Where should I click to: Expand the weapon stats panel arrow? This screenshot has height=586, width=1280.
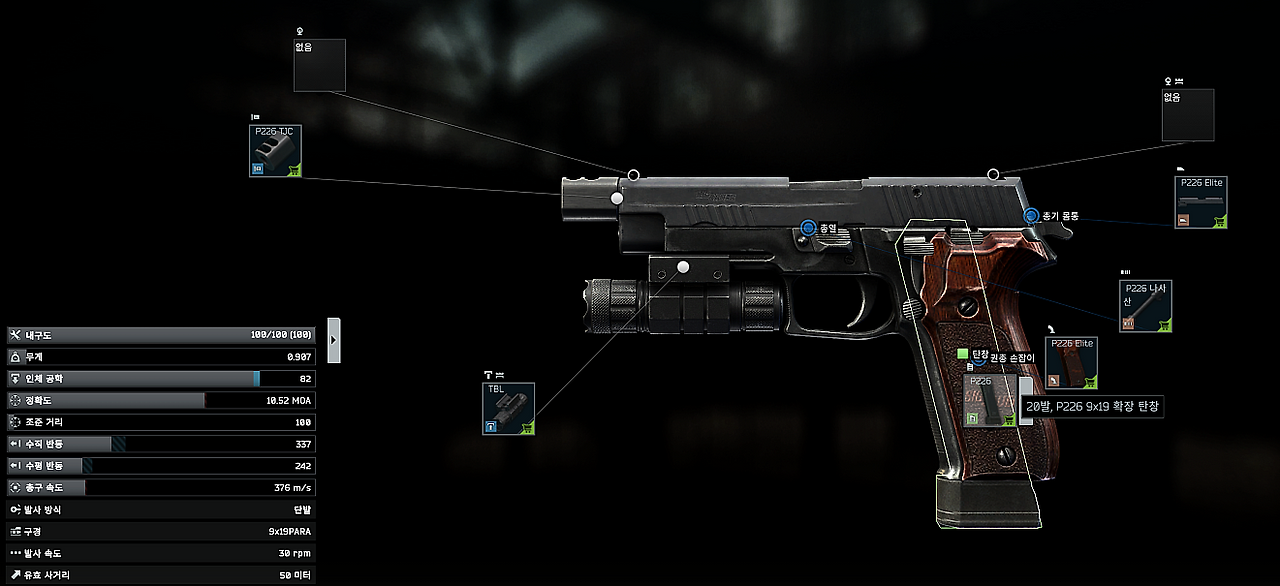(x=334, y=340)
